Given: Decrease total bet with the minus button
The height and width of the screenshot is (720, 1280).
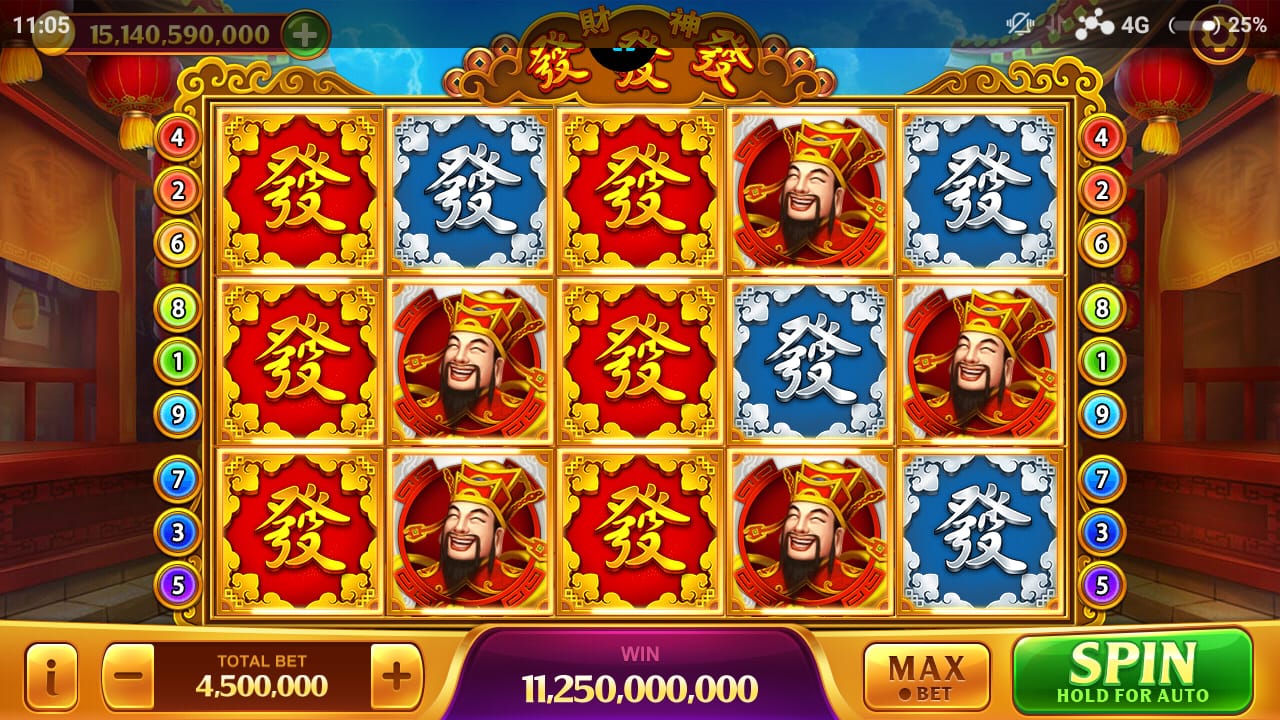Looking at the screenshot, I should pos(128,676).
